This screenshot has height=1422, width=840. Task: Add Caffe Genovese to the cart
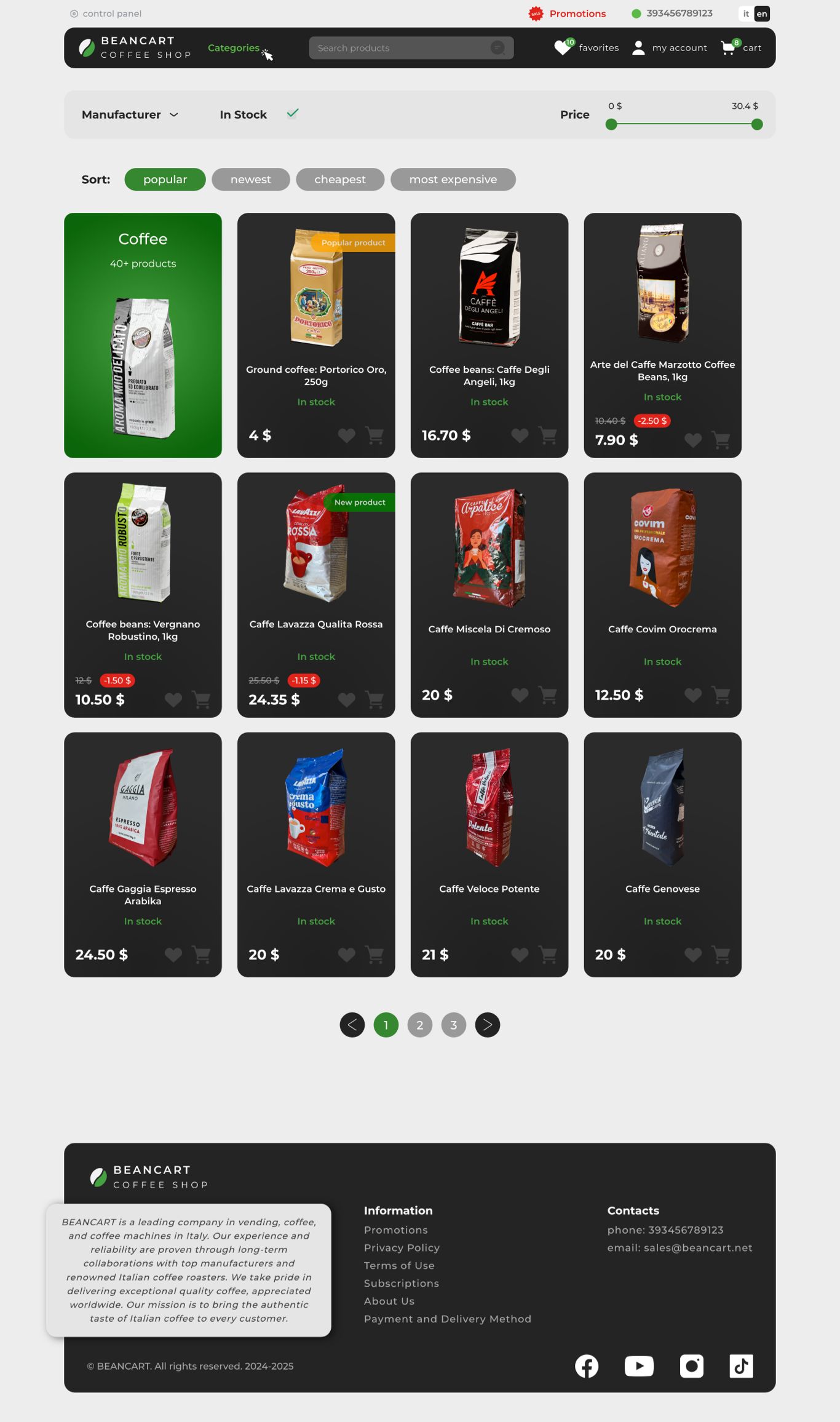[x=721, y=955]
